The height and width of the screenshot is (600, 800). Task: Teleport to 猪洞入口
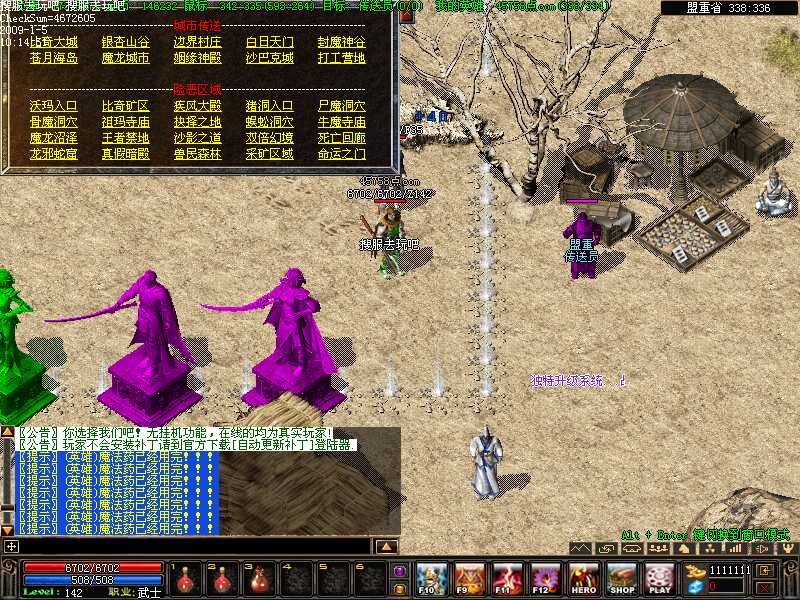click(270, 105)
